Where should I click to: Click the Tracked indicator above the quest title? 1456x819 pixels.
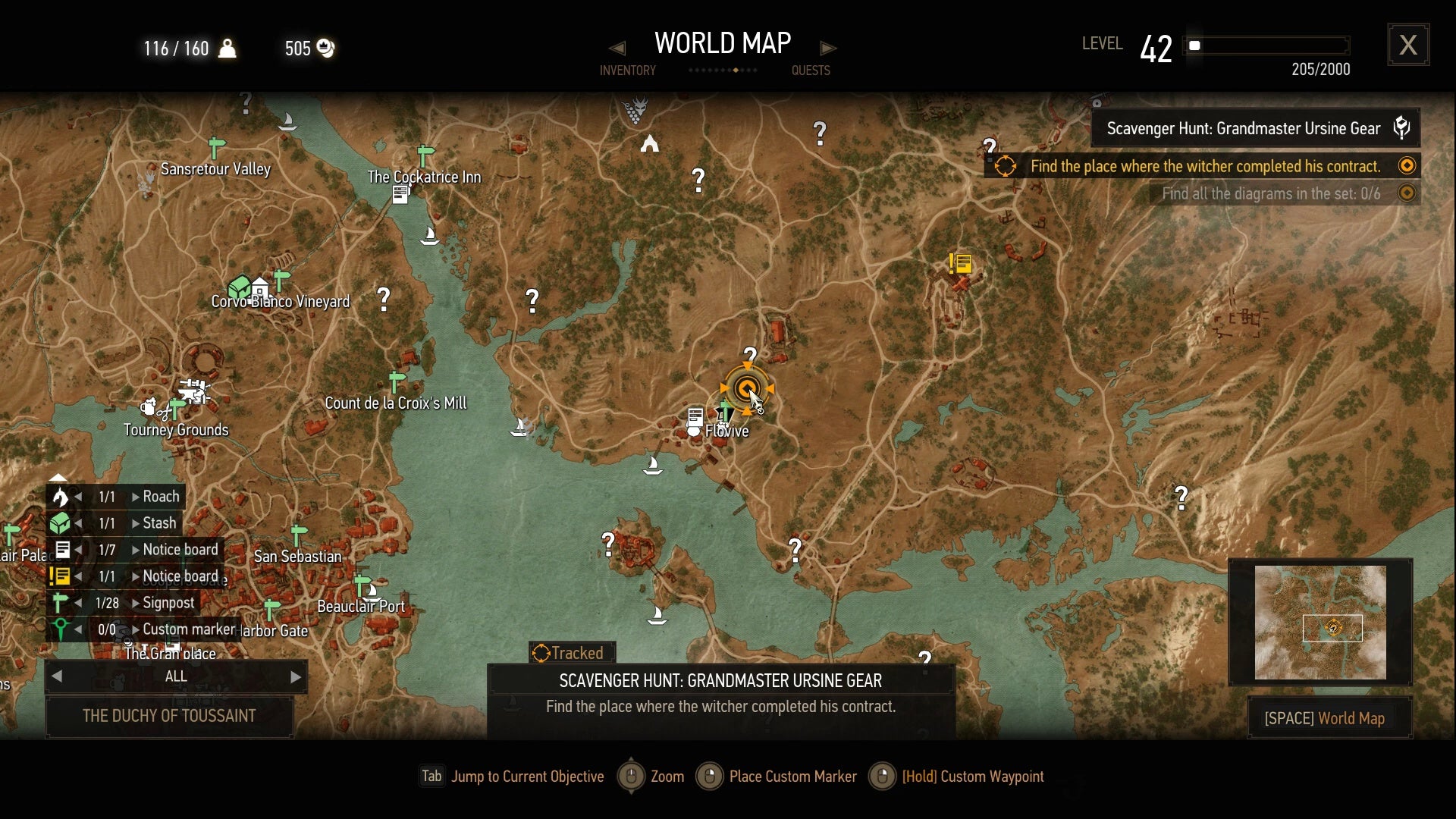pos(571,652)
